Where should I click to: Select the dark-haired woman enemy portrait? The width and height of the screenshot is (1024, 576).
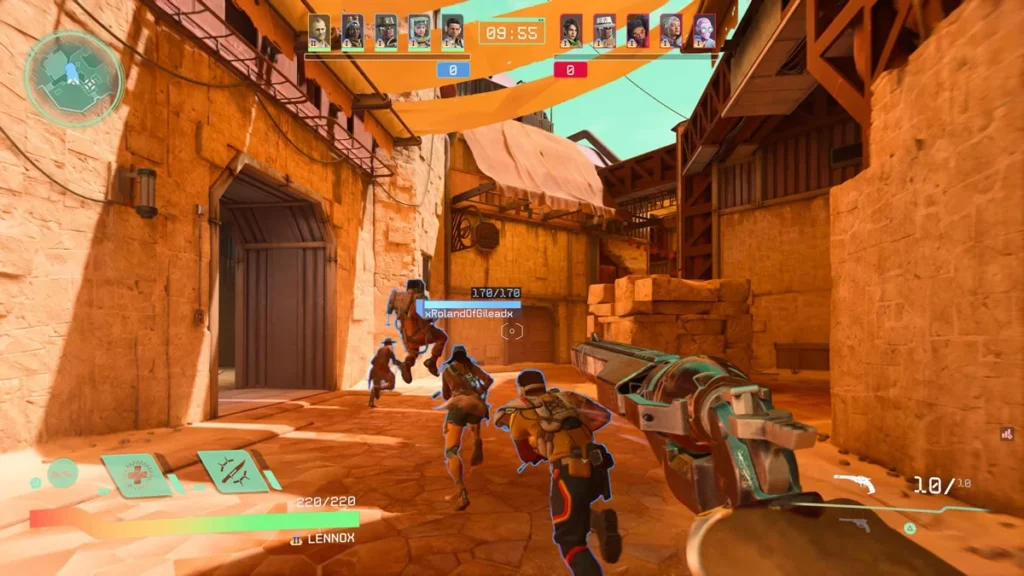(x=571, y=31)
